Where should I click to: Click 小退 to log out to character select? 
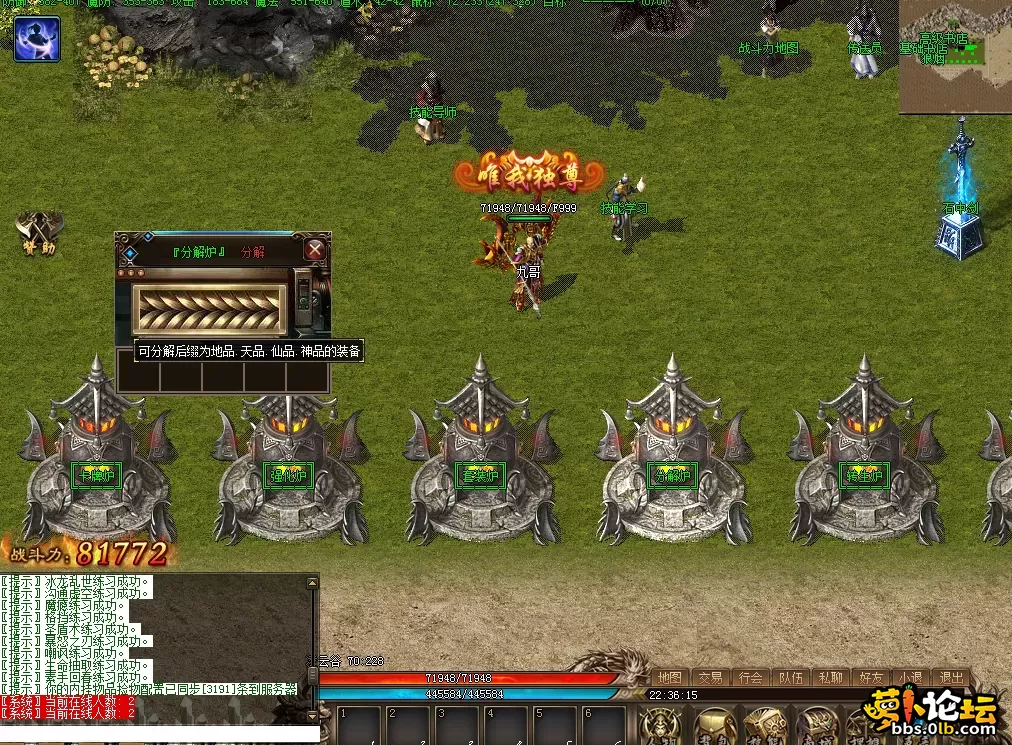click(x=911, y=677)
